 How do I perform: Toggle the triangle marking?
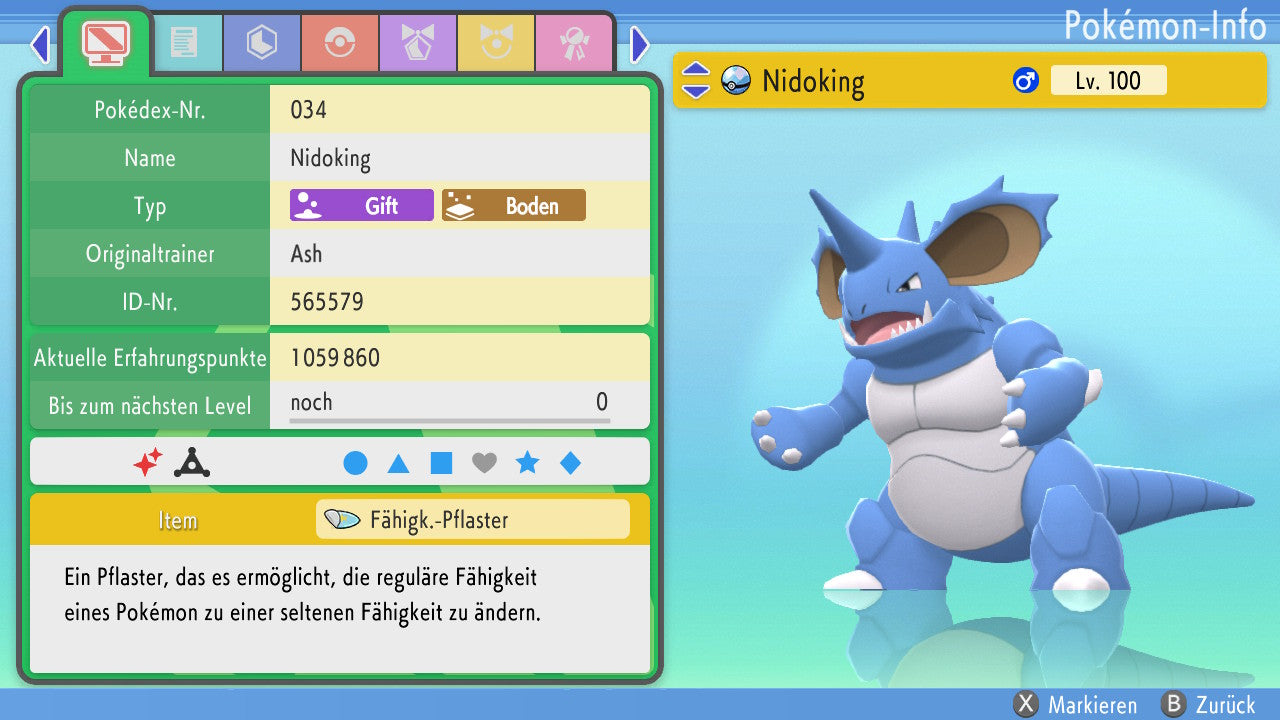[x=398, y=463]
